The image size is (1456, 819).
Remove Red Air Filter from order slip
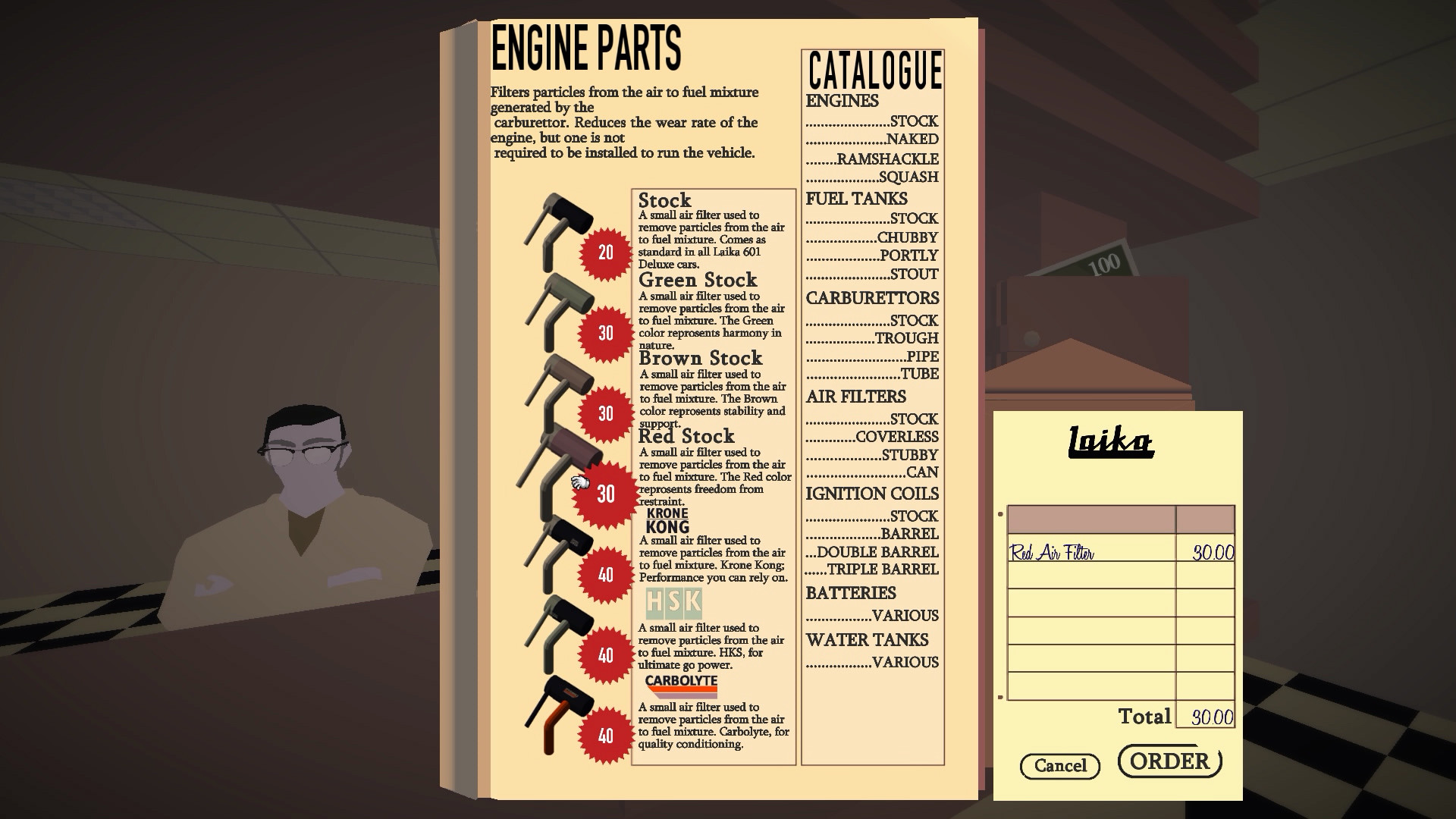(1052, 553)
